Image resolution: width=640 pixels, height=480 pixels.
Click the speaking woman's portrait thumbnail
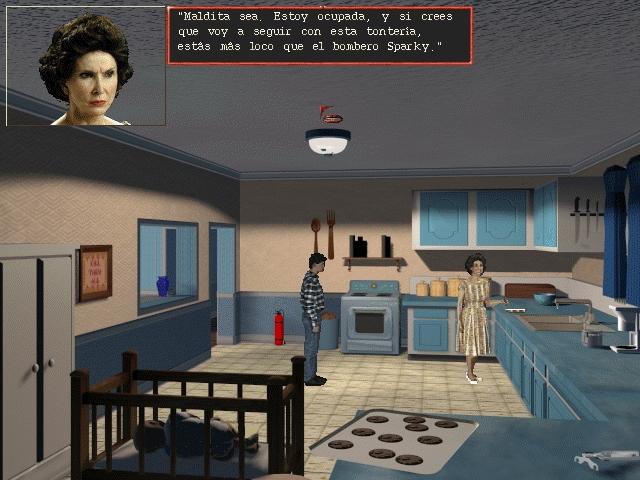point(86,66)
